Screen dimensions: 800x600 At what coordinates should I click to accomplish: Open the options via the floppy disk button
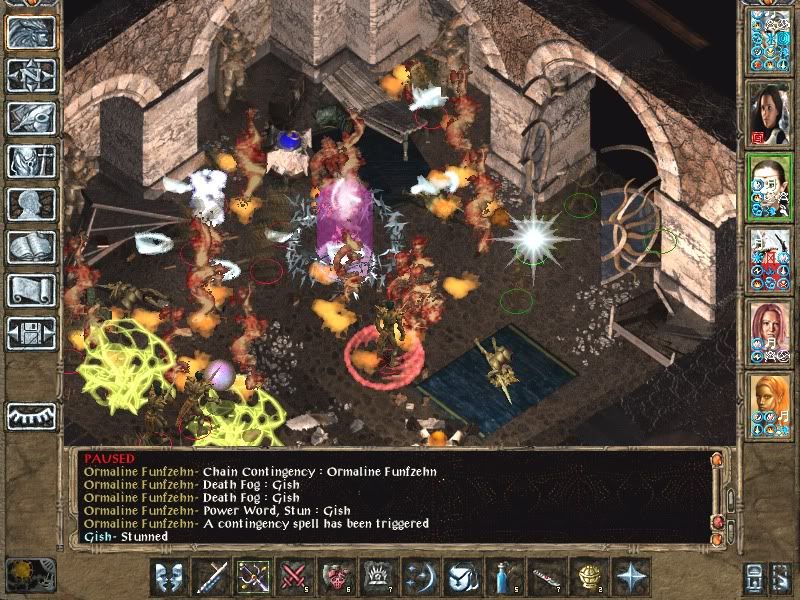click(31, 333)
